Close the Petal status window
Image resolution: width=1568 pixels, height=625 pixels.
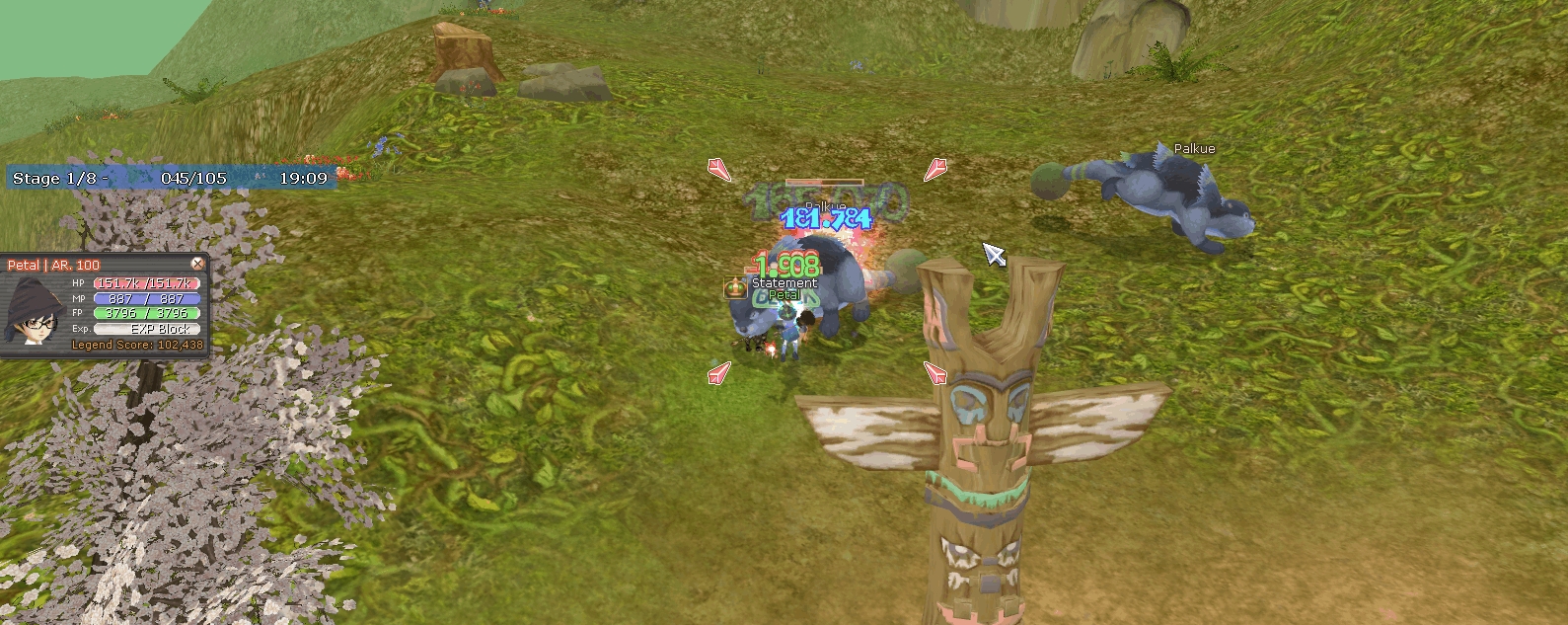click(197, 264)
